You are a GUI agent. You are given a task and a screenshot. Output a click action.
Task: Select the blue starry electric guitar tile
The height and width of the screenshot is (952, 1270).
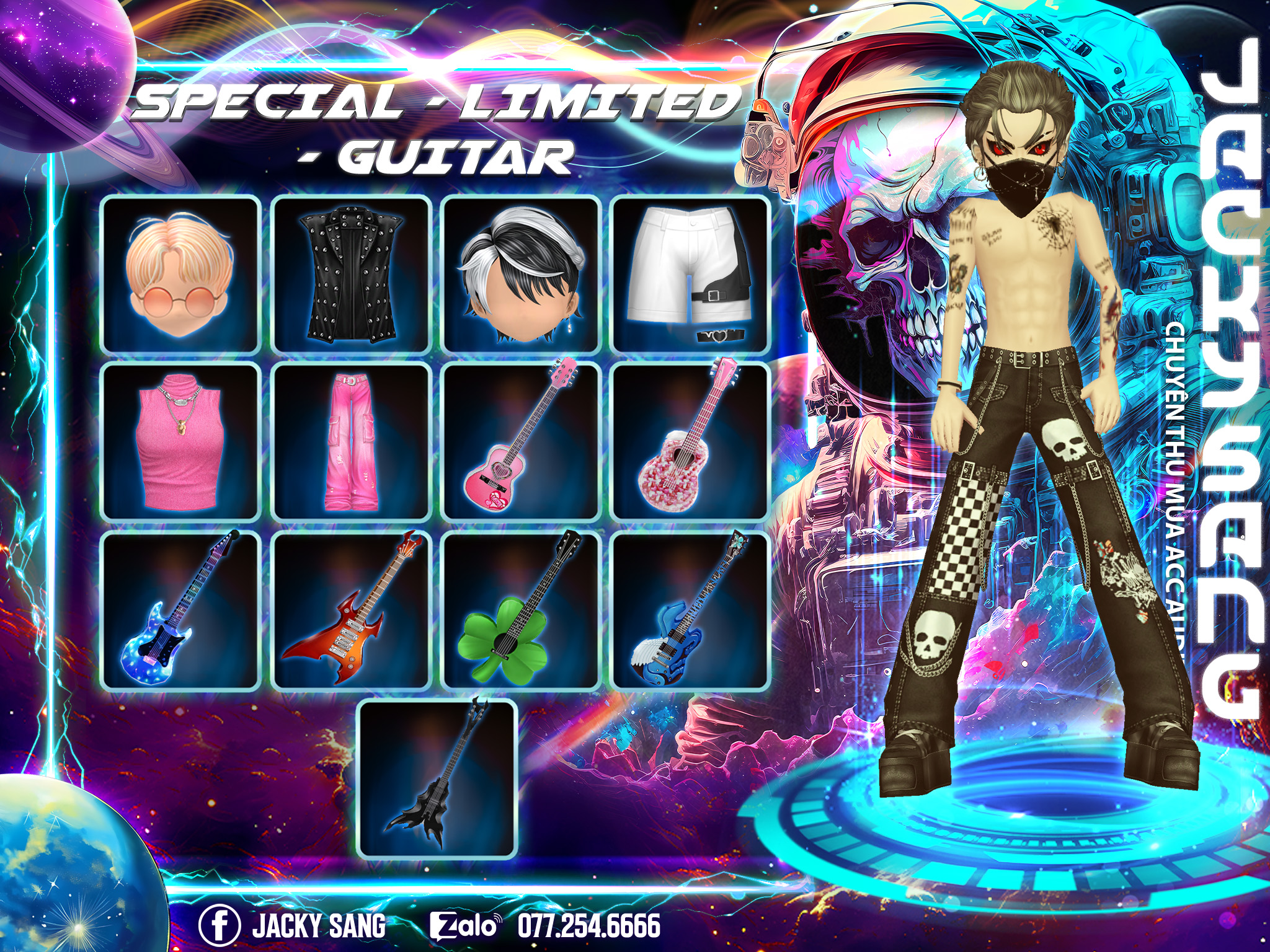coord(180,610)
